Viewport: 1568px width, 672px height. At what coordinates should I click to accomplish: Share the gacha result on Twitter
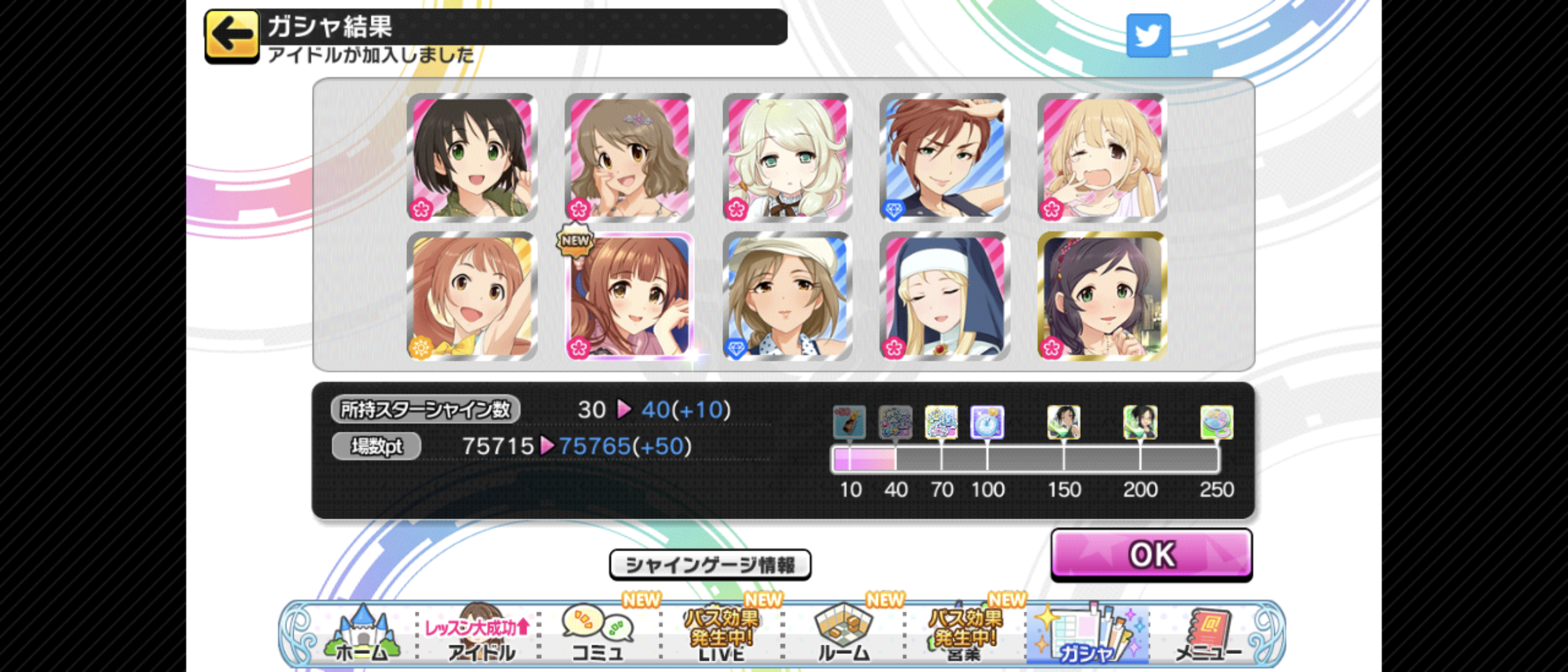[1148, 35]
